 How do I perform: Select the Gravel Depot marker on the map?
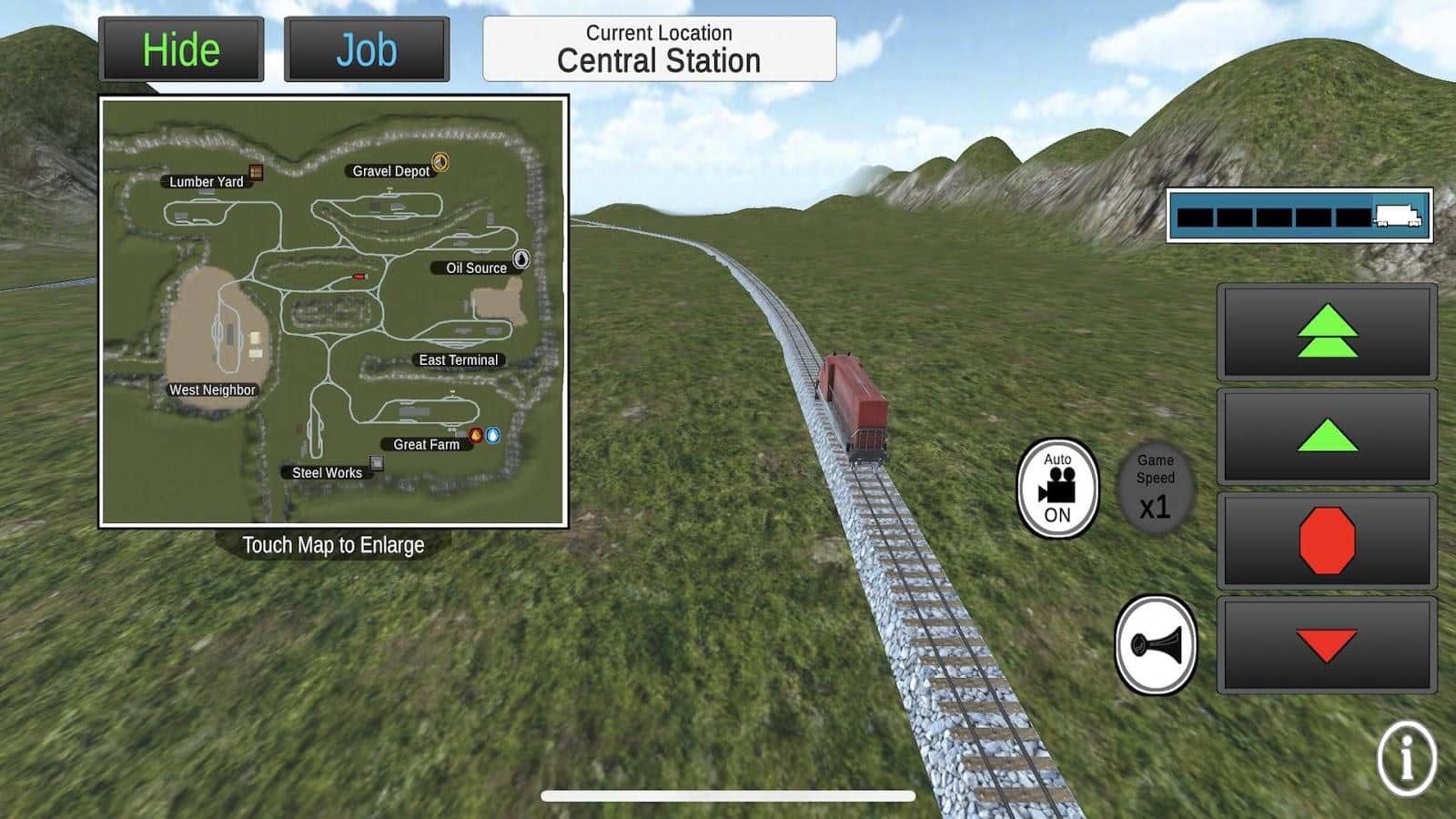tap(440, 162)
